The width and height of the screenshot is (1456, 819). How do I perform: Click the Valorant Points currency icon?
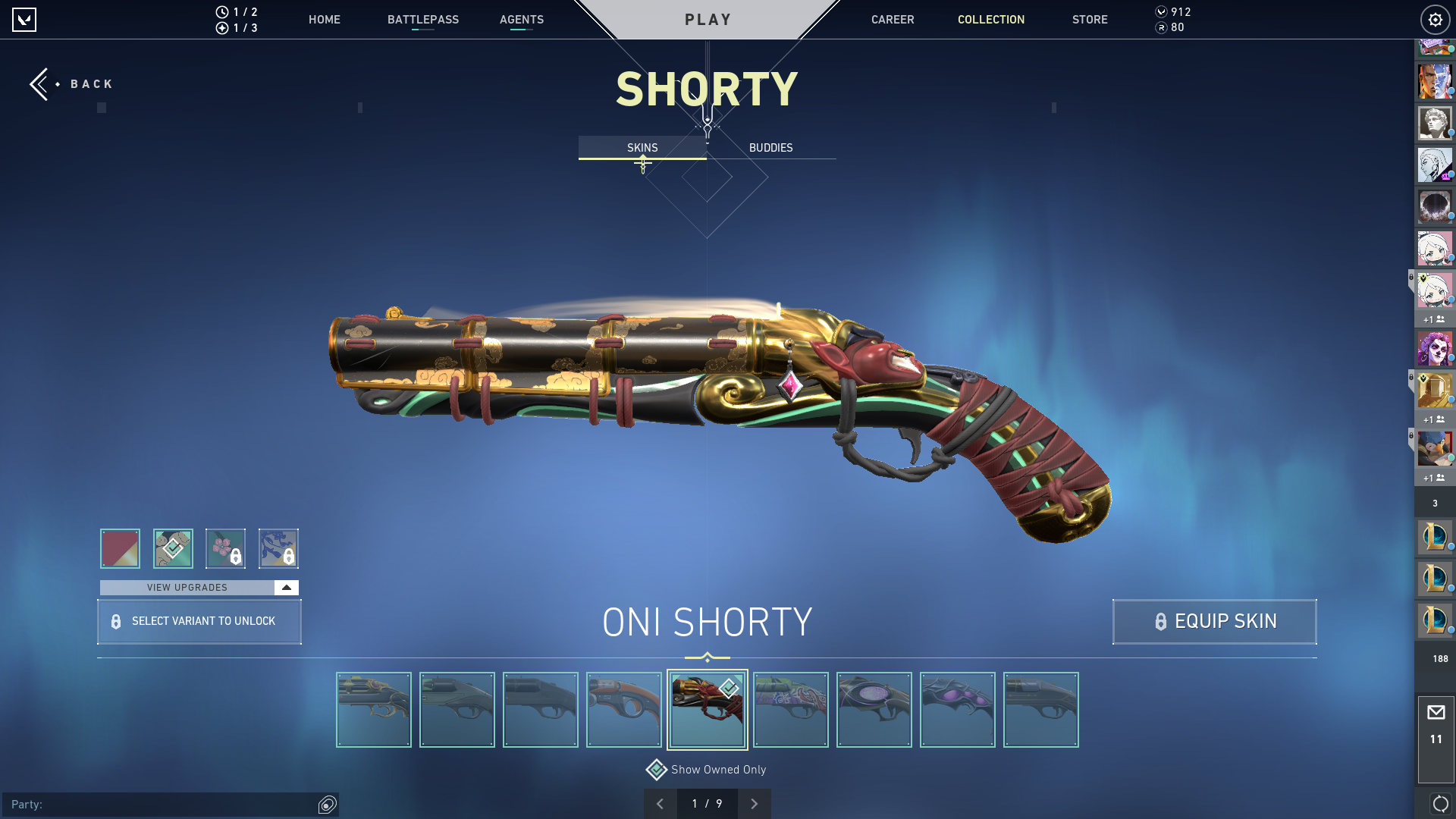coord(1160,12)
